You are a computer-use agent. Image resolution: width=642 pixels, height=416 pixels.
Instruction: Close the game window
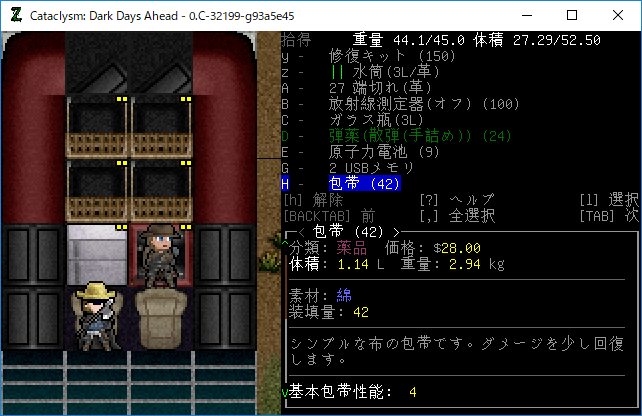click(618, 15)
